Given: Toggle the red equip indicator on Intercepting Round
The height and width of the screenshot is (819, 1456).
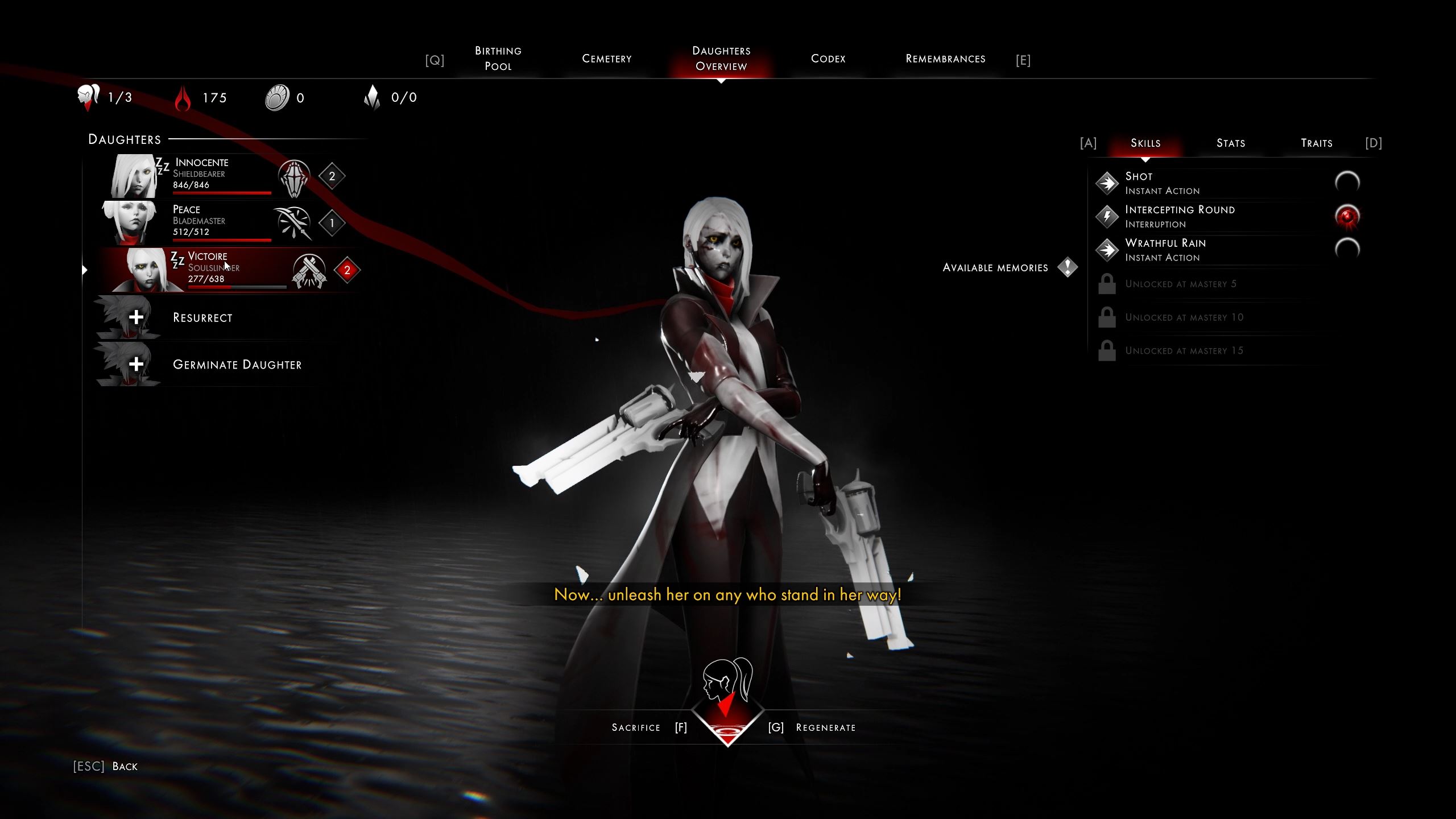Looking at the screenshot, I should [x=1348, y=214].
